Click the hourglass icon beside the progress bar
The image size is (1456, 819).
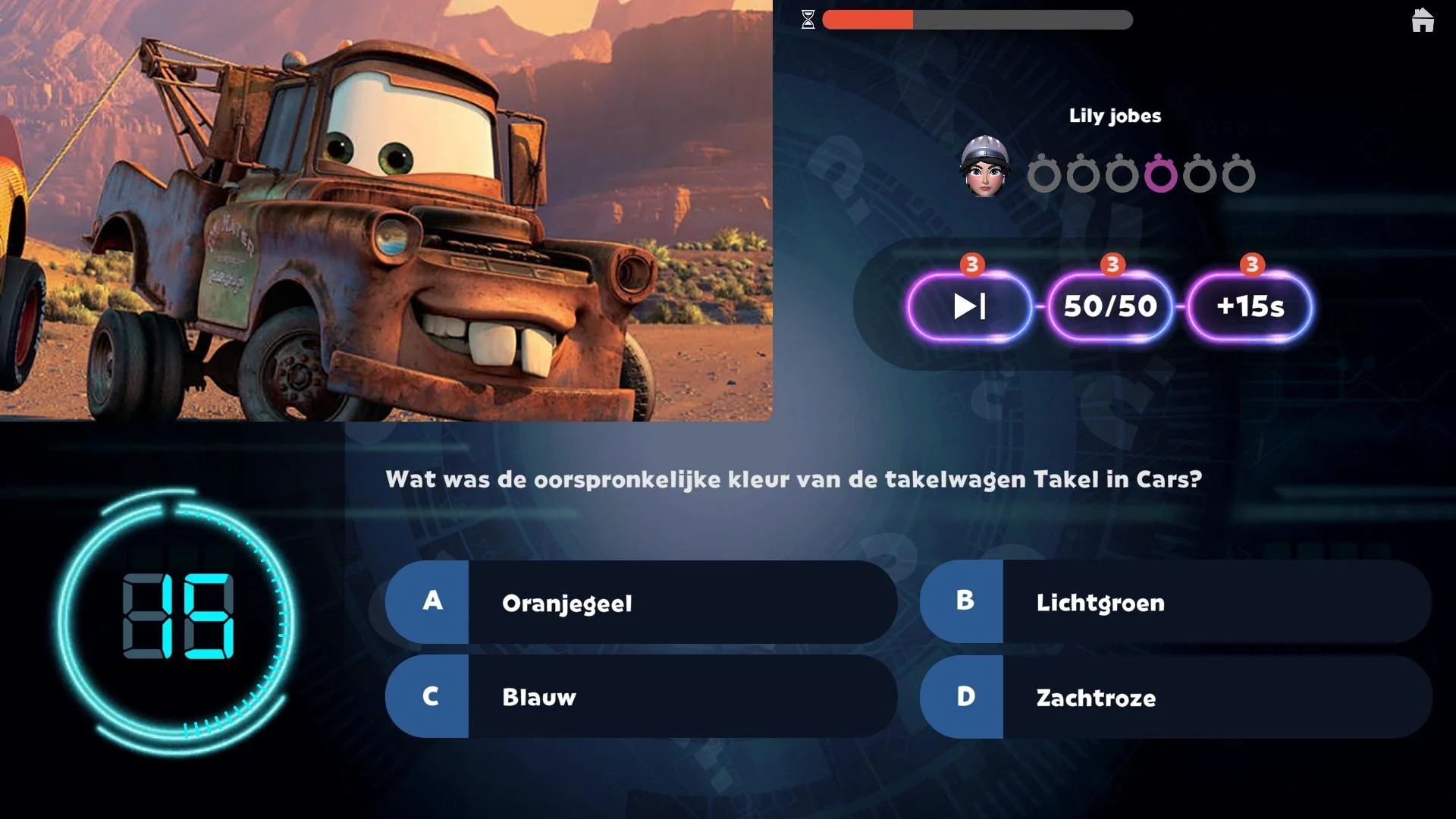[x=809, y=18]
